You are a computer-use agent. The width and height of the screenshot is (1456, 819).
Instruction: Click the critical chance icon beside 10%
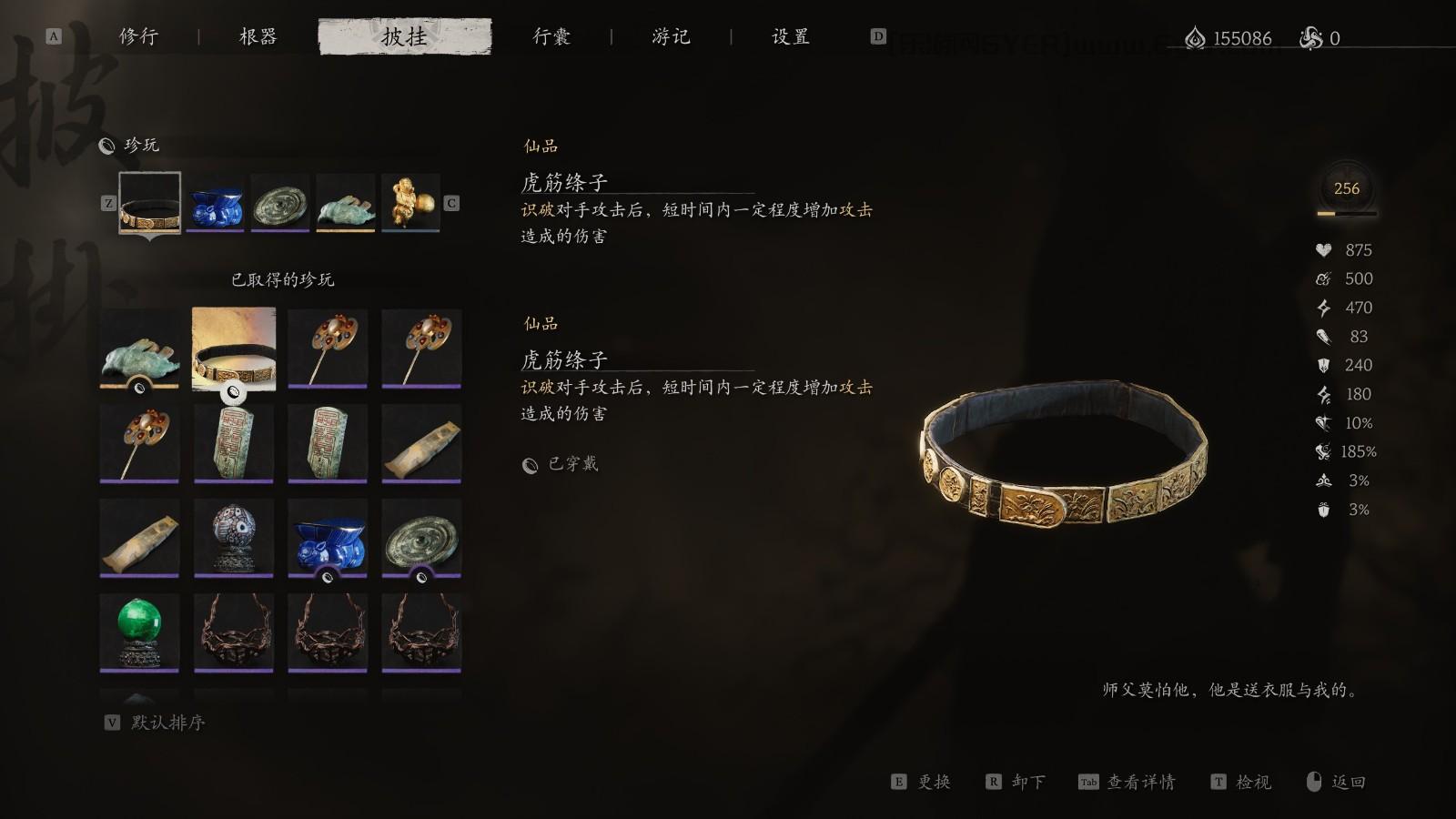(x=1321, y=422)
